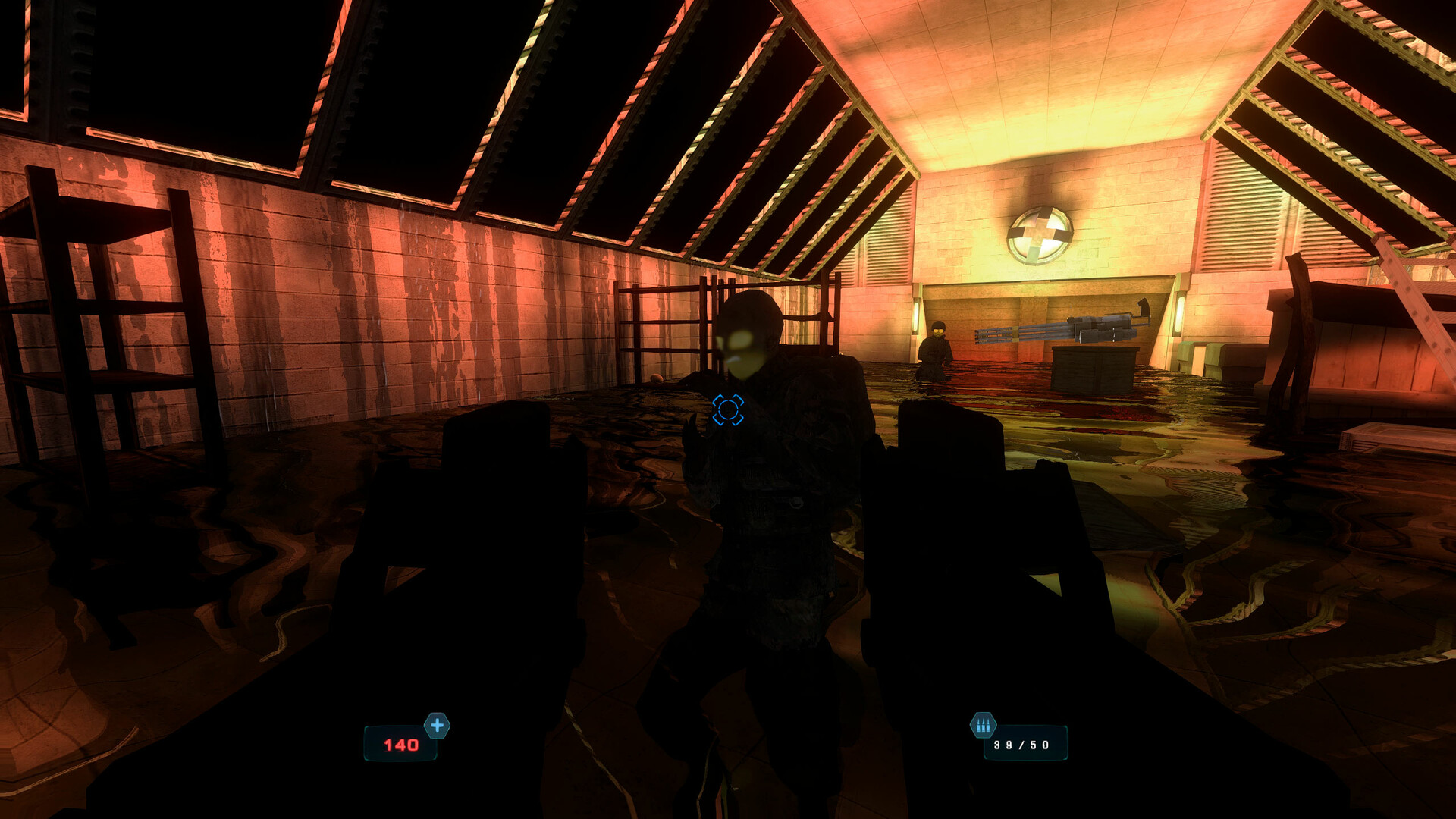This screenshot has width=1456, height=819.
Task: Click the hexagonal bullets ammo icon
Action: [982, 724]
